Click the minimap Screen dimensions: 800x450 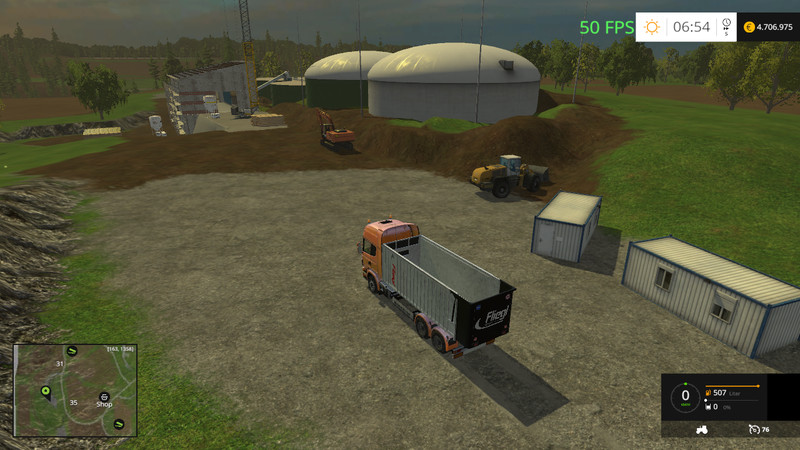74,390
